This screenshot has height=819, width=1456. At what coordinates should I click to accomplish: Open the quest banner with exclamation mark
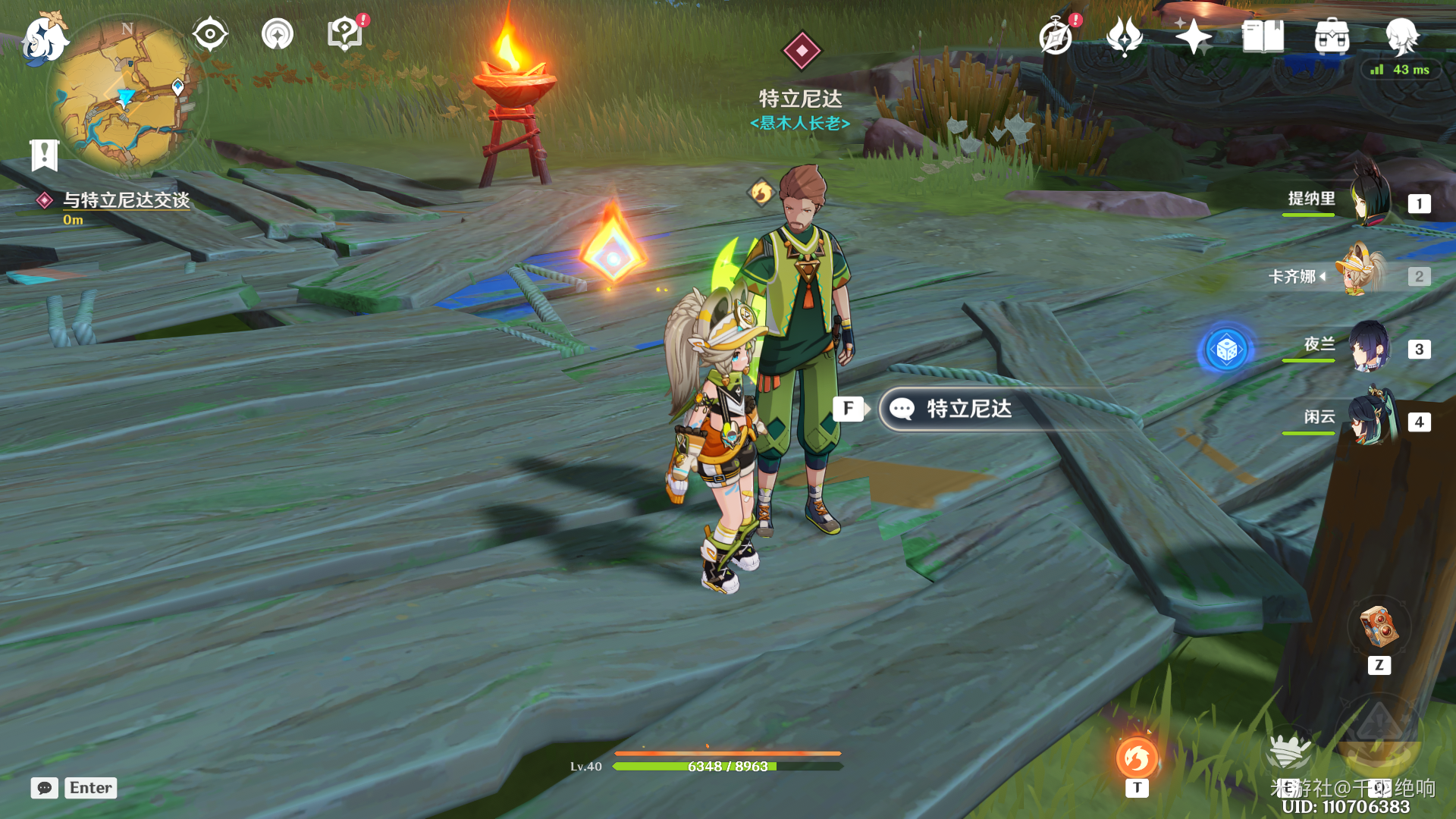click(44, 155)
